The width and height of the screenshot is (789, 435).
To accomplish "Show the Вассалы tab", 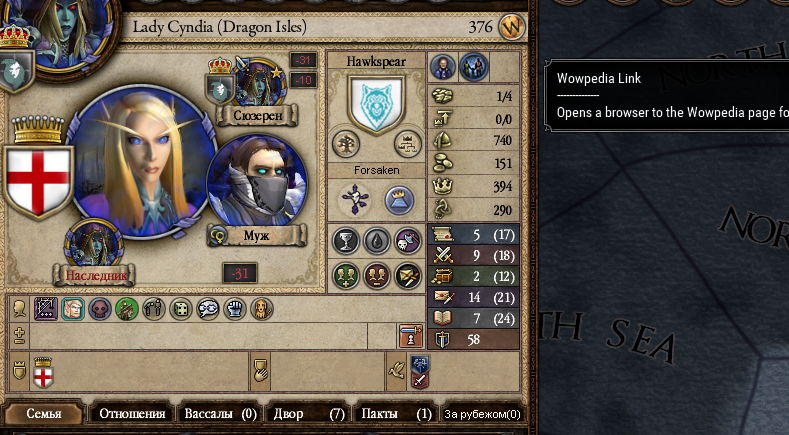I will 219,413.
